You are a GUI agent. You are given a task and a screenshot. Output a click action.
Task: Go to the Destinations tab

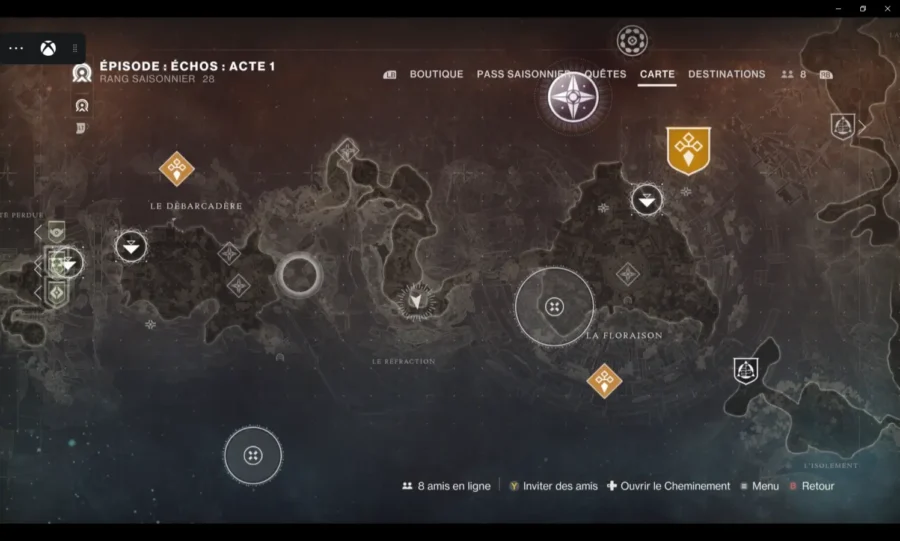coord(726,74)
